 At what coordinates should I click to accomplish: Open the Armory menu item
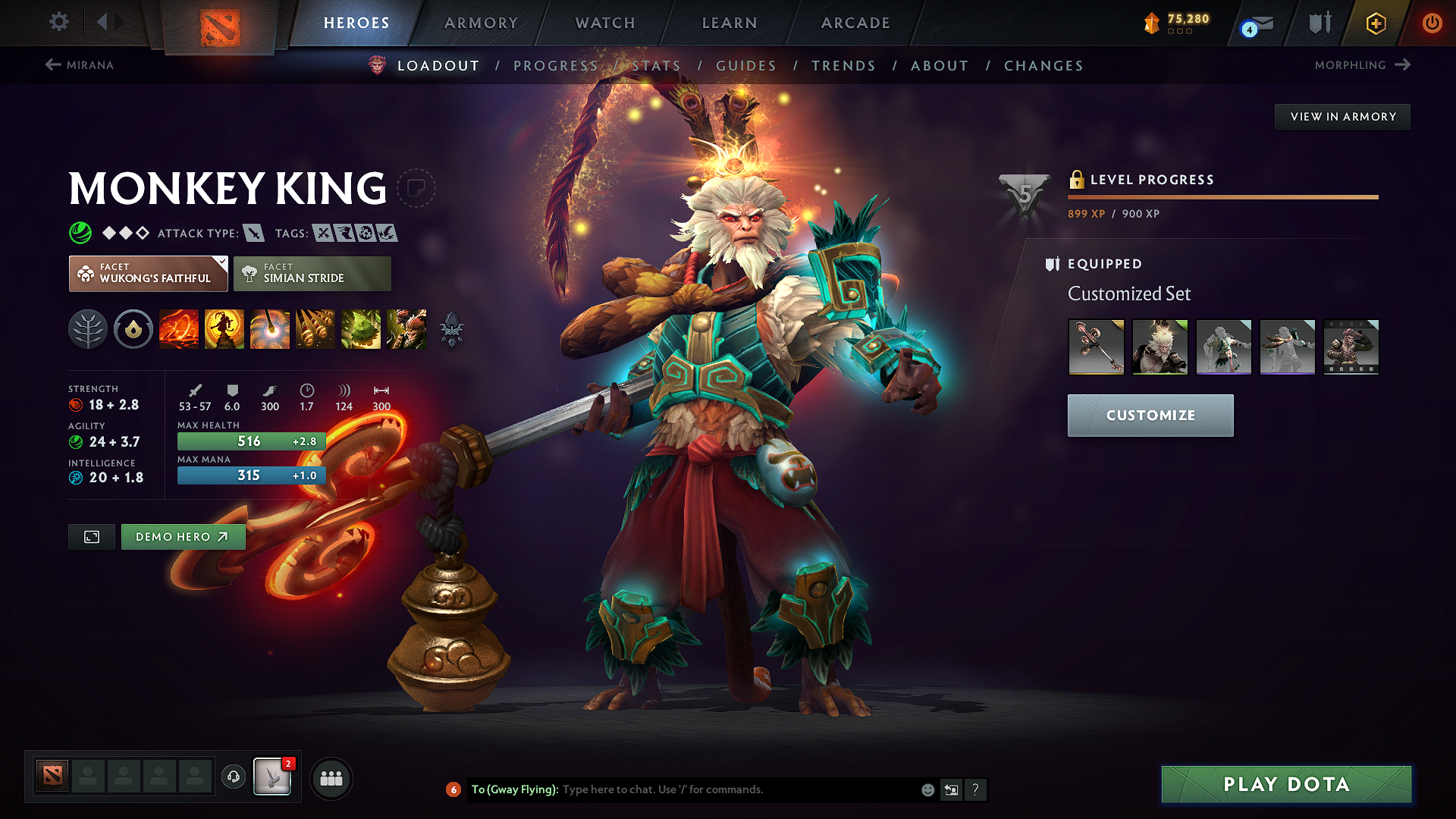(x=481, y=23)
